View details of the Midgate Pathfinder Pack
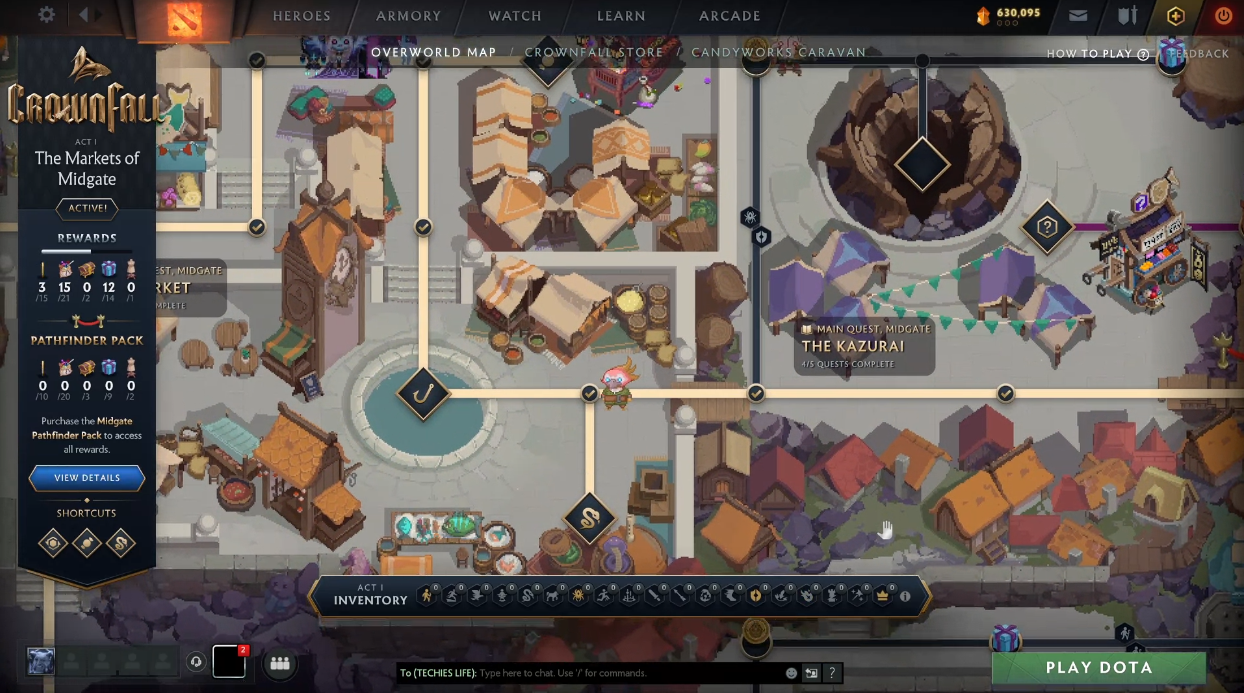The image size is (1244, 693). (x=87, y=478)
